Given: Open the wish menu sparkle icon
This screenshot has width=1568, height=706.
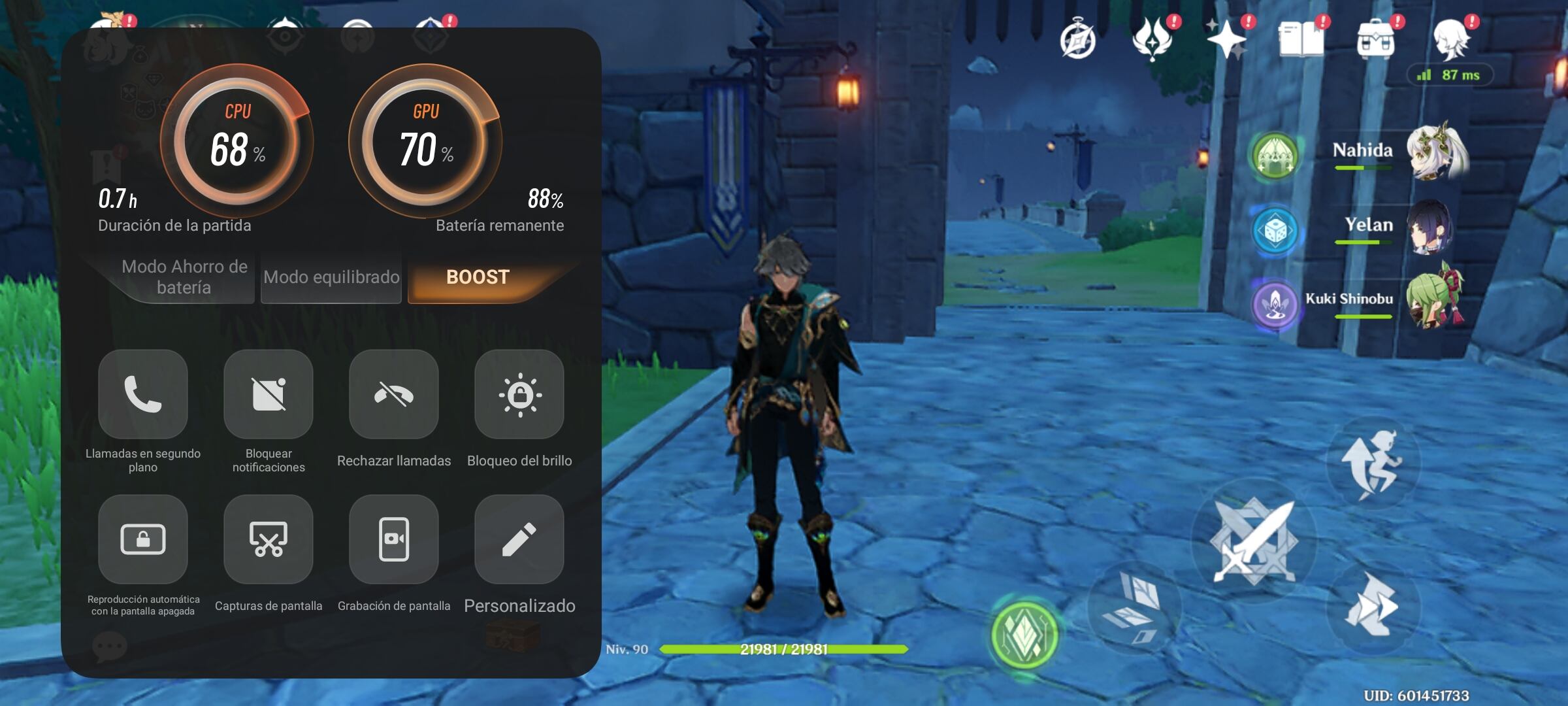Looking at the screenshot, I should (x=1228, y=41).
